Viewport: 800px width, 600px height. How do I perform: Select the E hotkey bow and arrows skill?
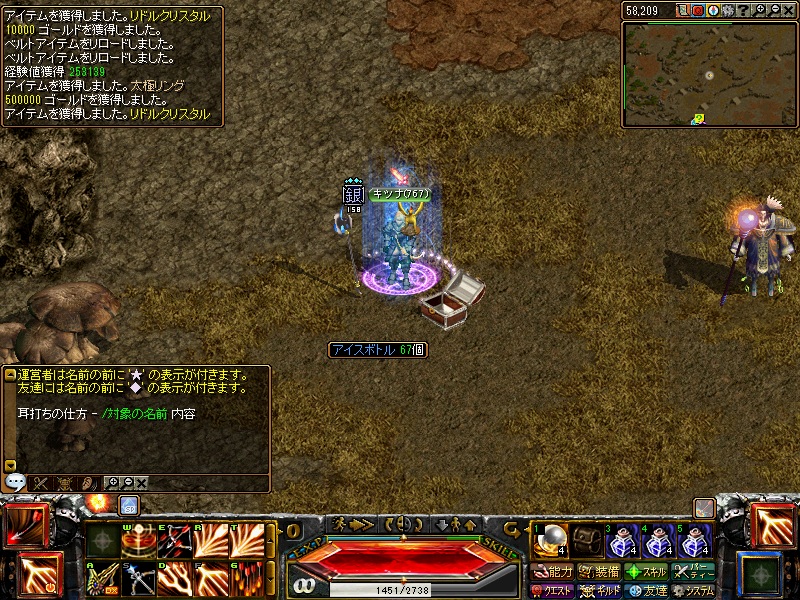(175, 541)
